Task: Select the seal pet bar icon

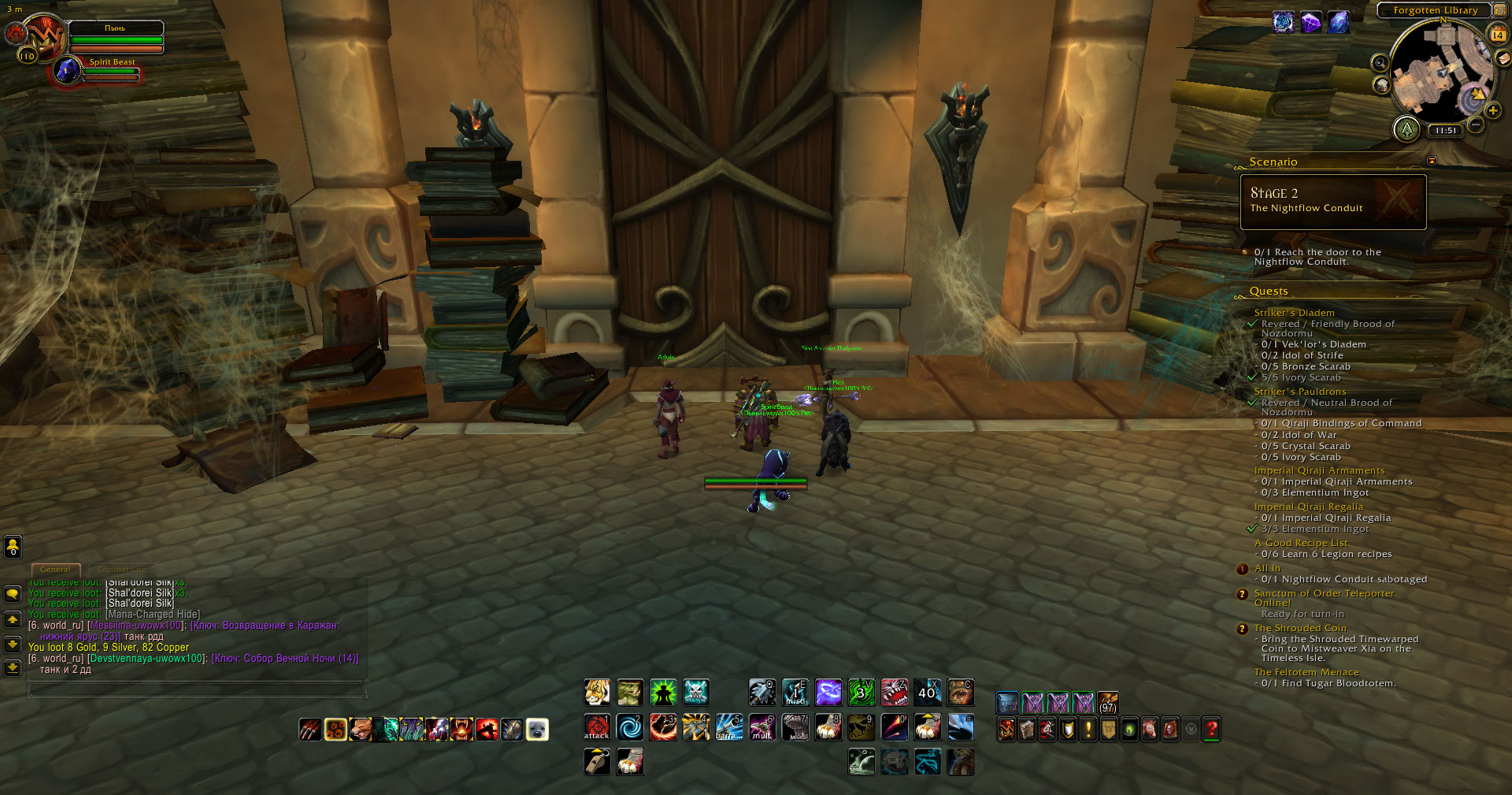Action: tap(537, 730)
